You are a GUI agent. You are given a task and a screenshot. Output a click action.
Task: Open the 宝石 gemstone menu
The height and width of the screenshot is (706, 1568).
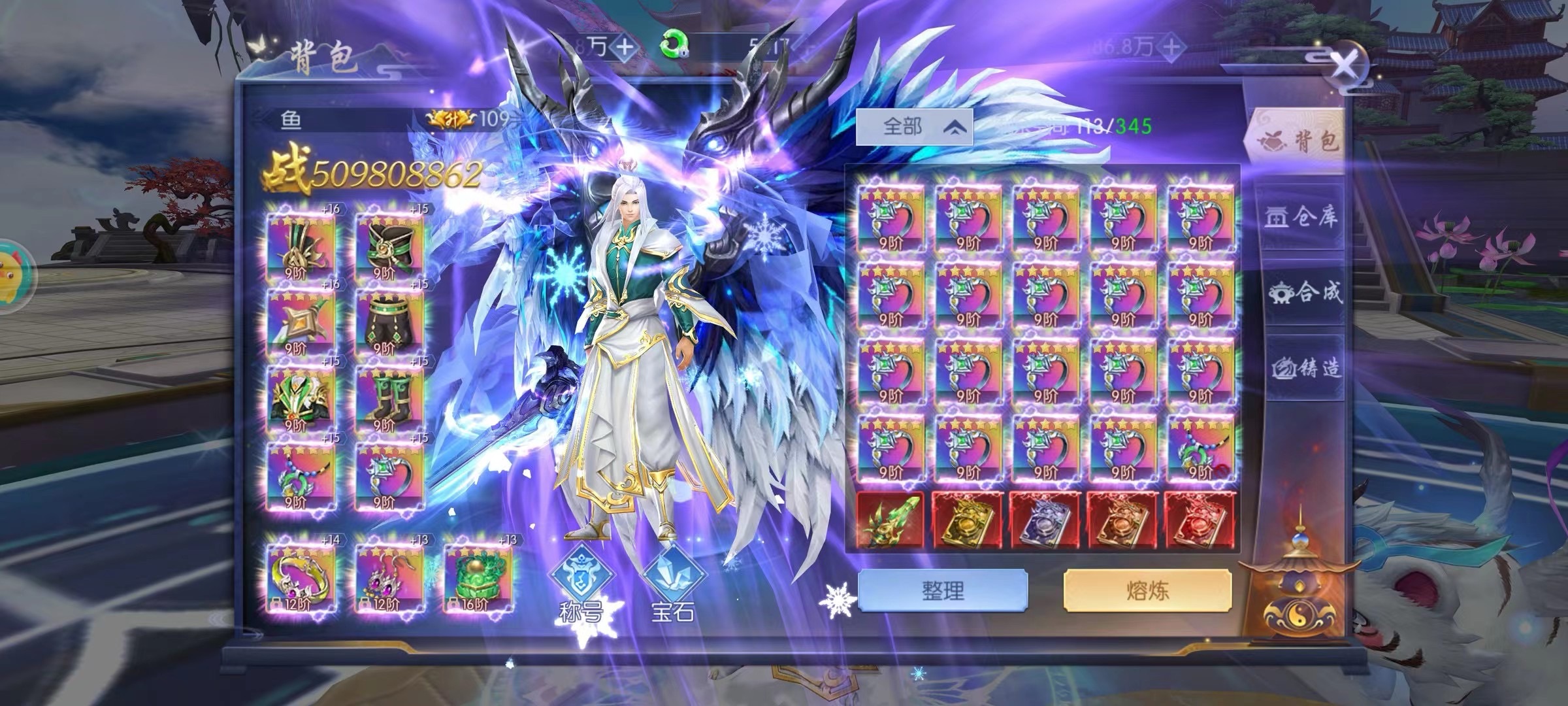673,584
